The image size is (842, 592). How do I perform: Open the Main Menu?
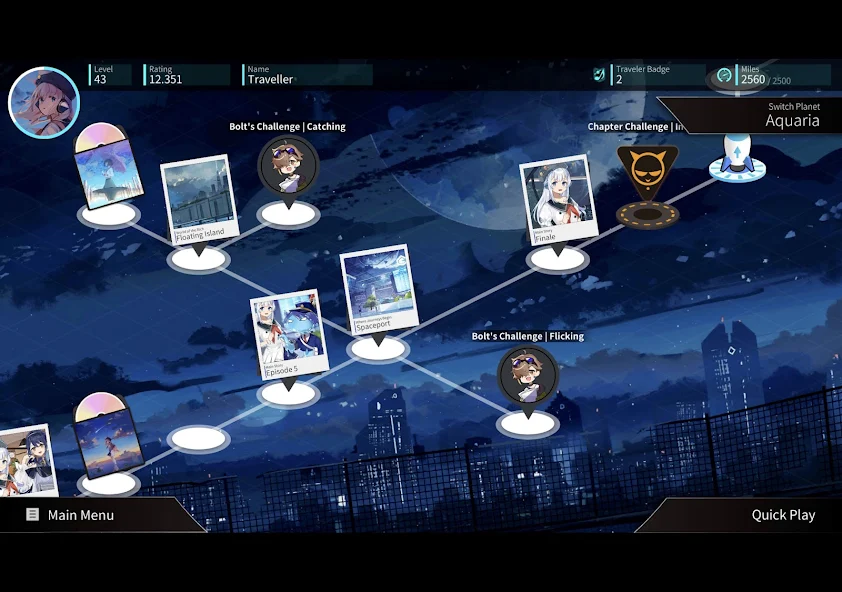point(81,515)
